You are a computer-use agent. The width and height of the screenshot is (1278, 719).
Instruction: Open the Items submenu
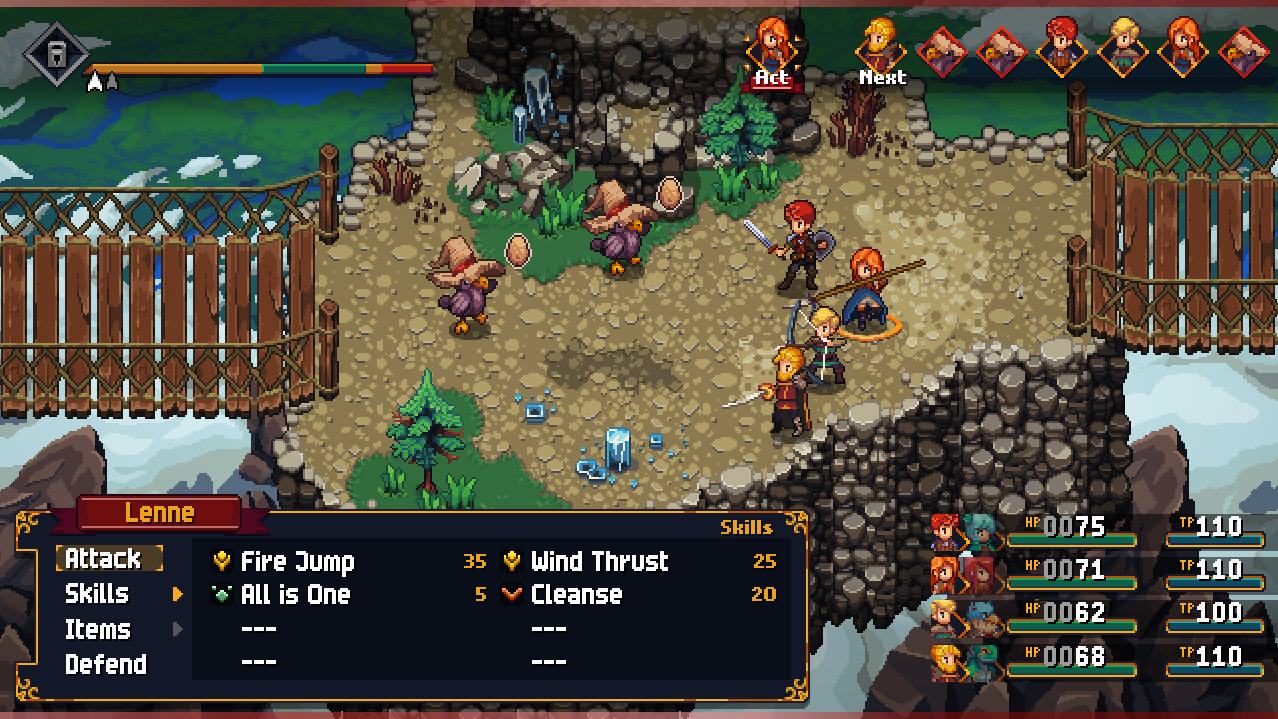(98, 630)
